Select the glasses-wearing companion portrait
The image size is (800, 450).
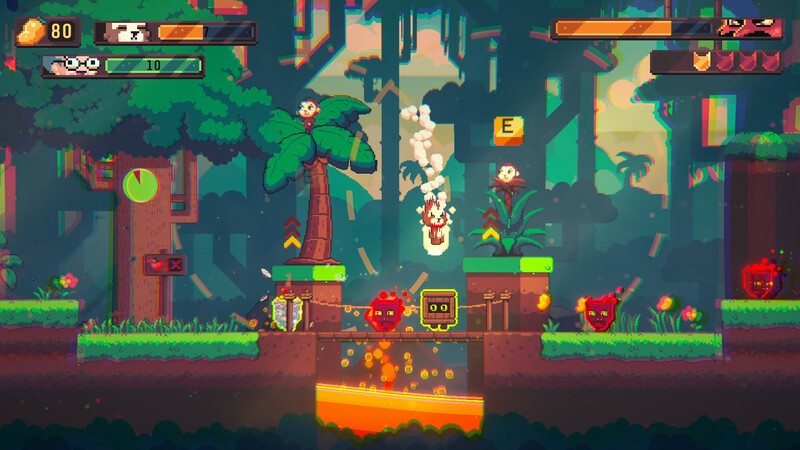coord(73,66)
